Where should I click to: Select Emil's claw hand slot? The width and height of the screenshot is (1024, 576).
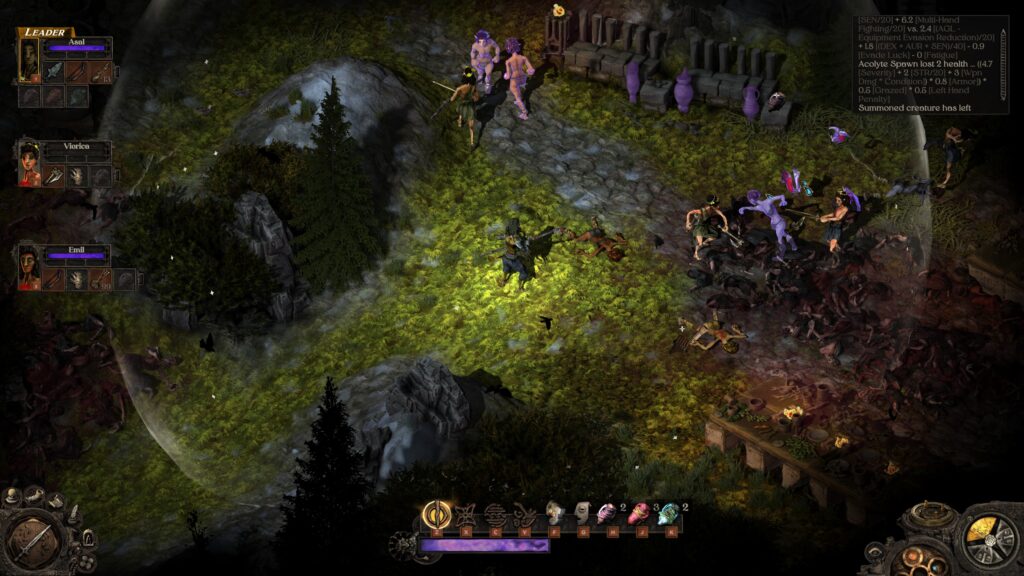[77, 280]
